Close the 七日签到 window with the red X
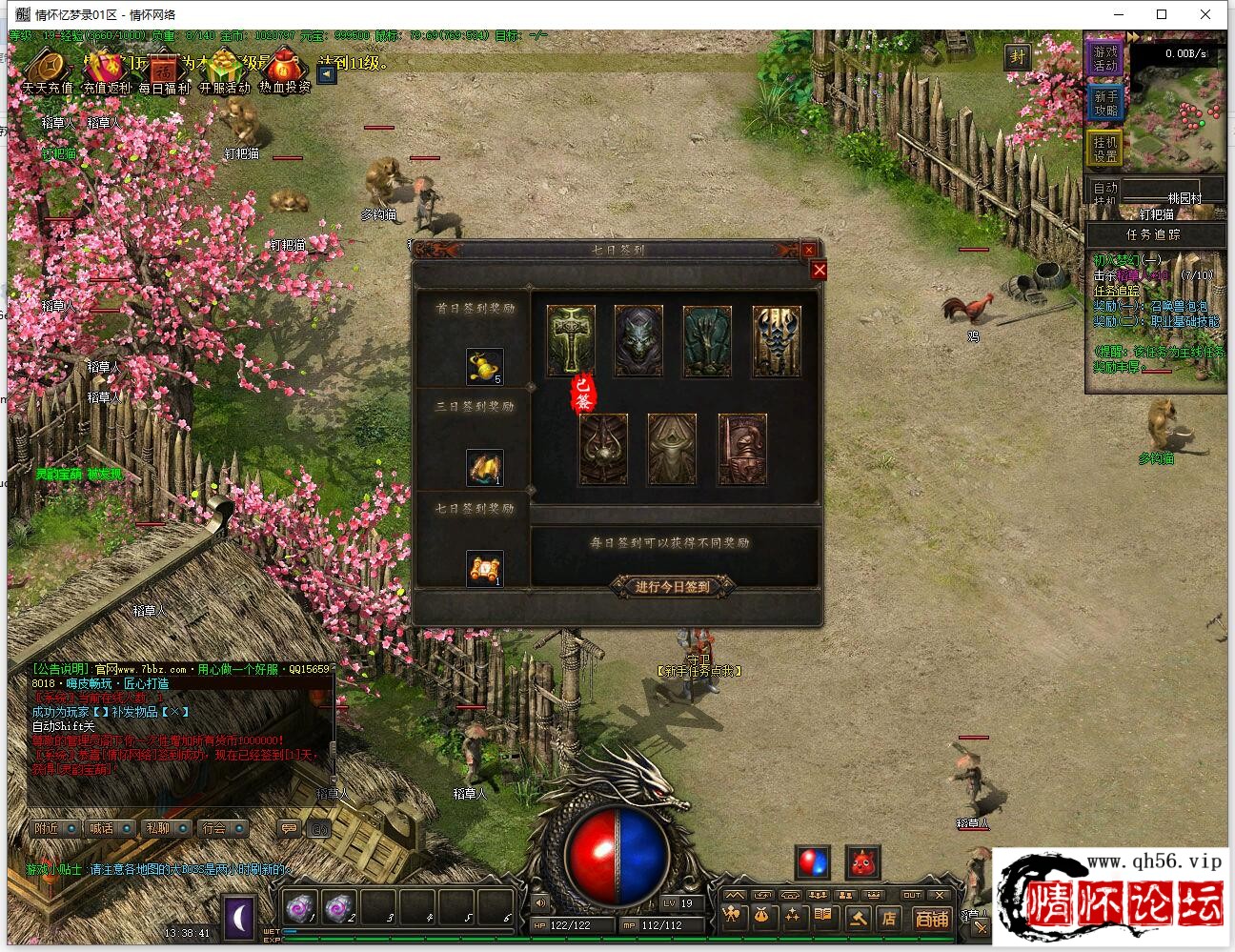The height and width of the screenshot is (952, 1235). 819,271
